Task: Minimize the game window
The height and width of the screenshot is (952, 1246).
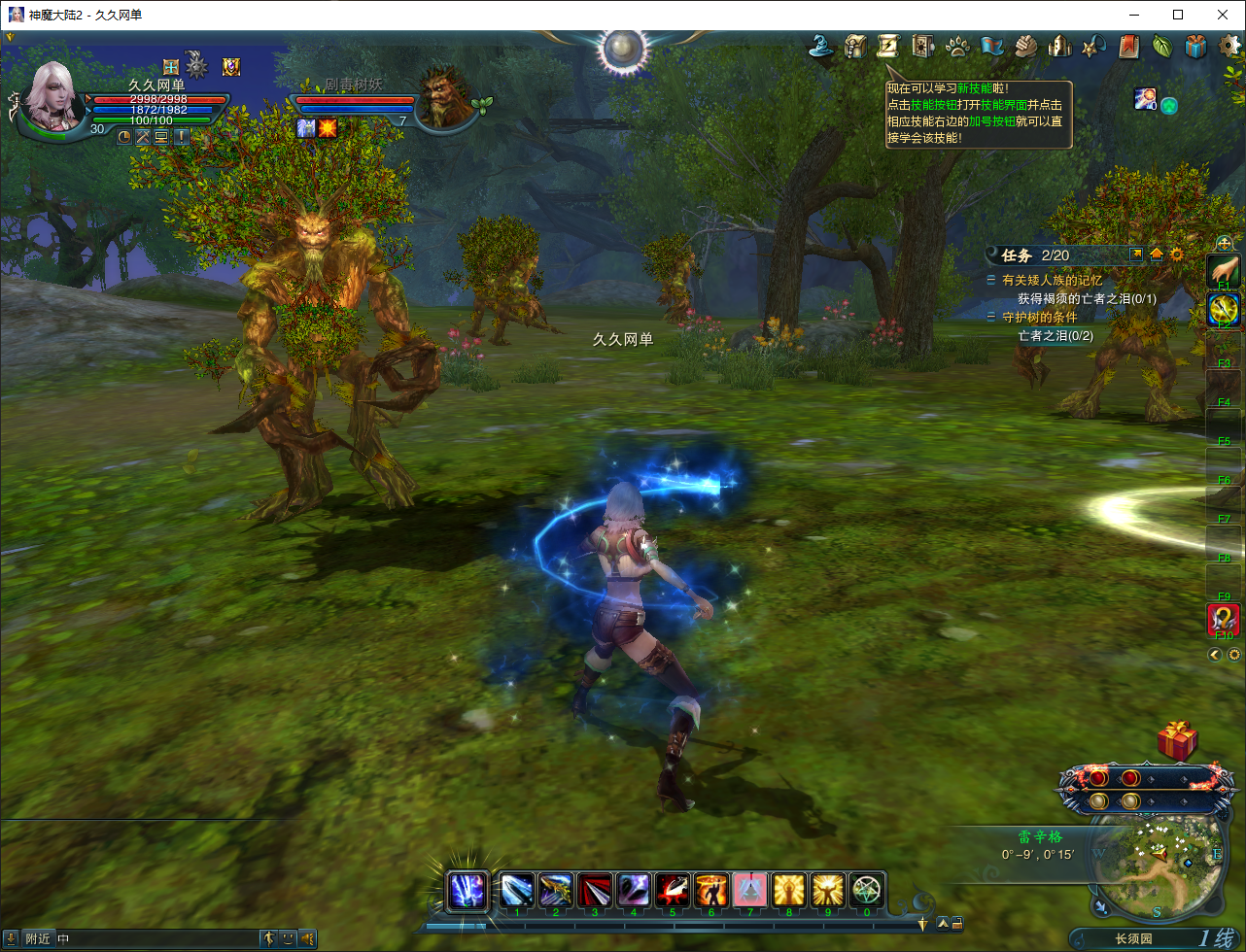Action: [x=1133, y=15]
